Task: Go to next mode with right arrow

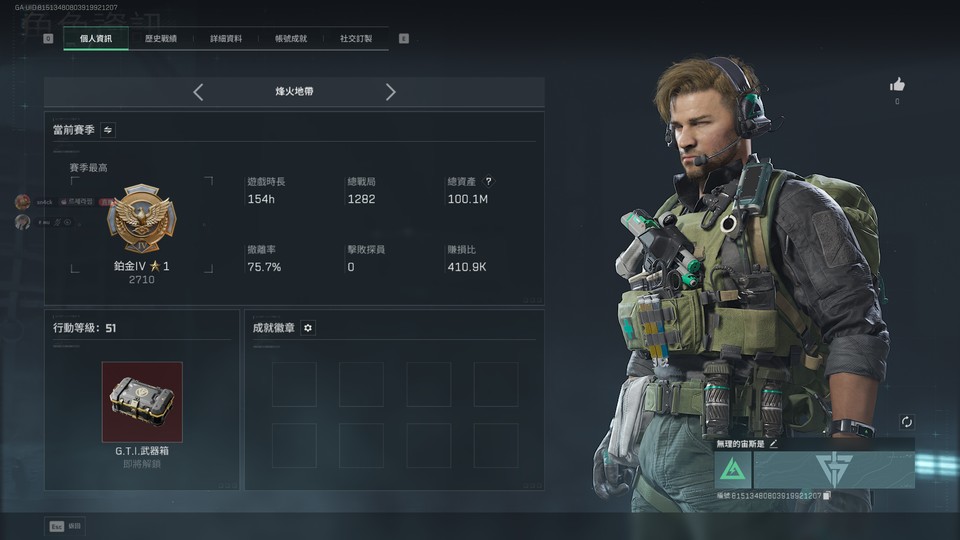Action: tap(390, 92)
